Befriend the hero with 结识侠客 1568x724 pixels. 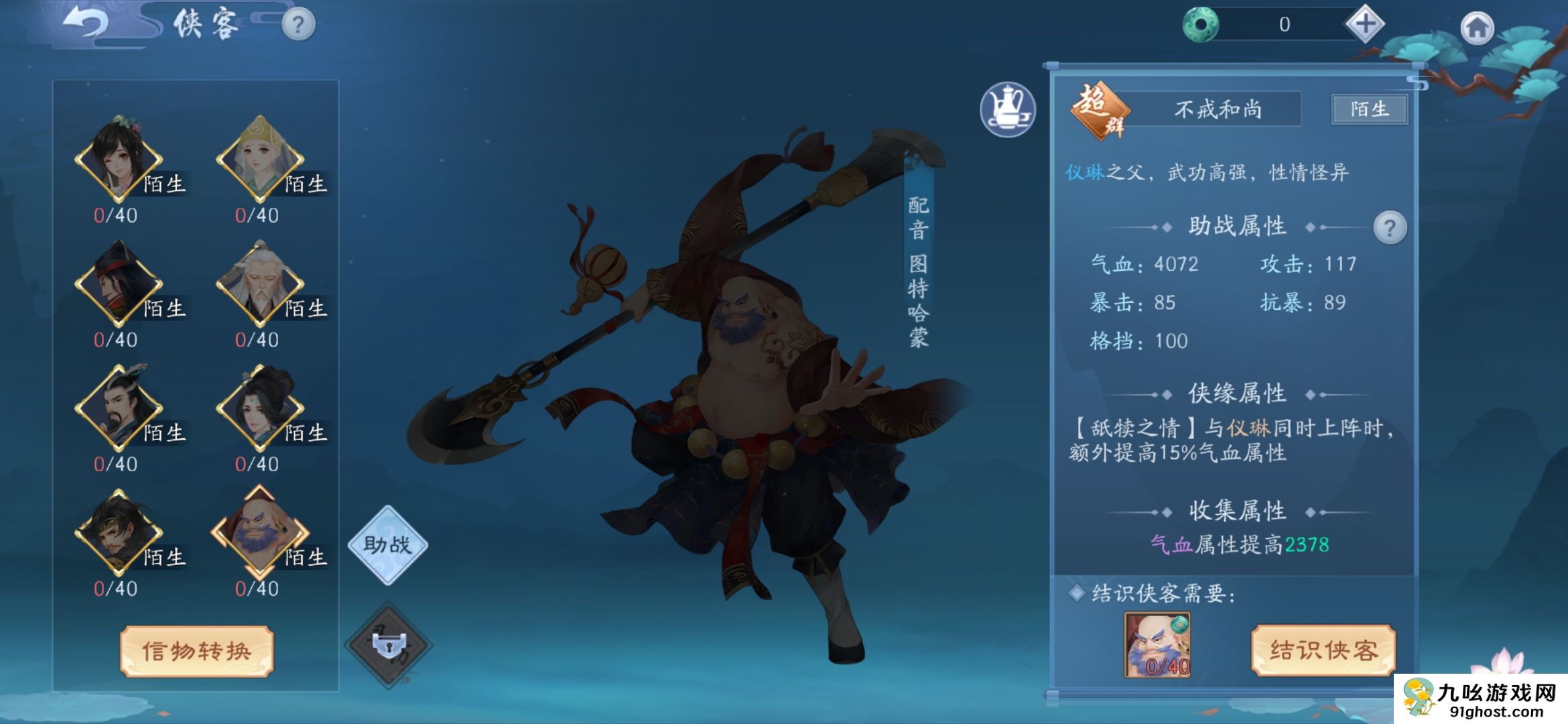coord(1323,650)
